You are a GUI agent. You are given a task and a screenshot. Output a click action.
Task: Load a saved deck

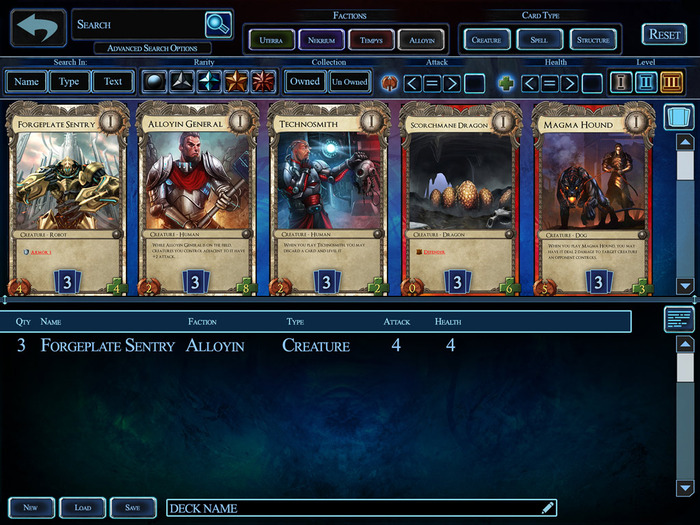point(83,508)
